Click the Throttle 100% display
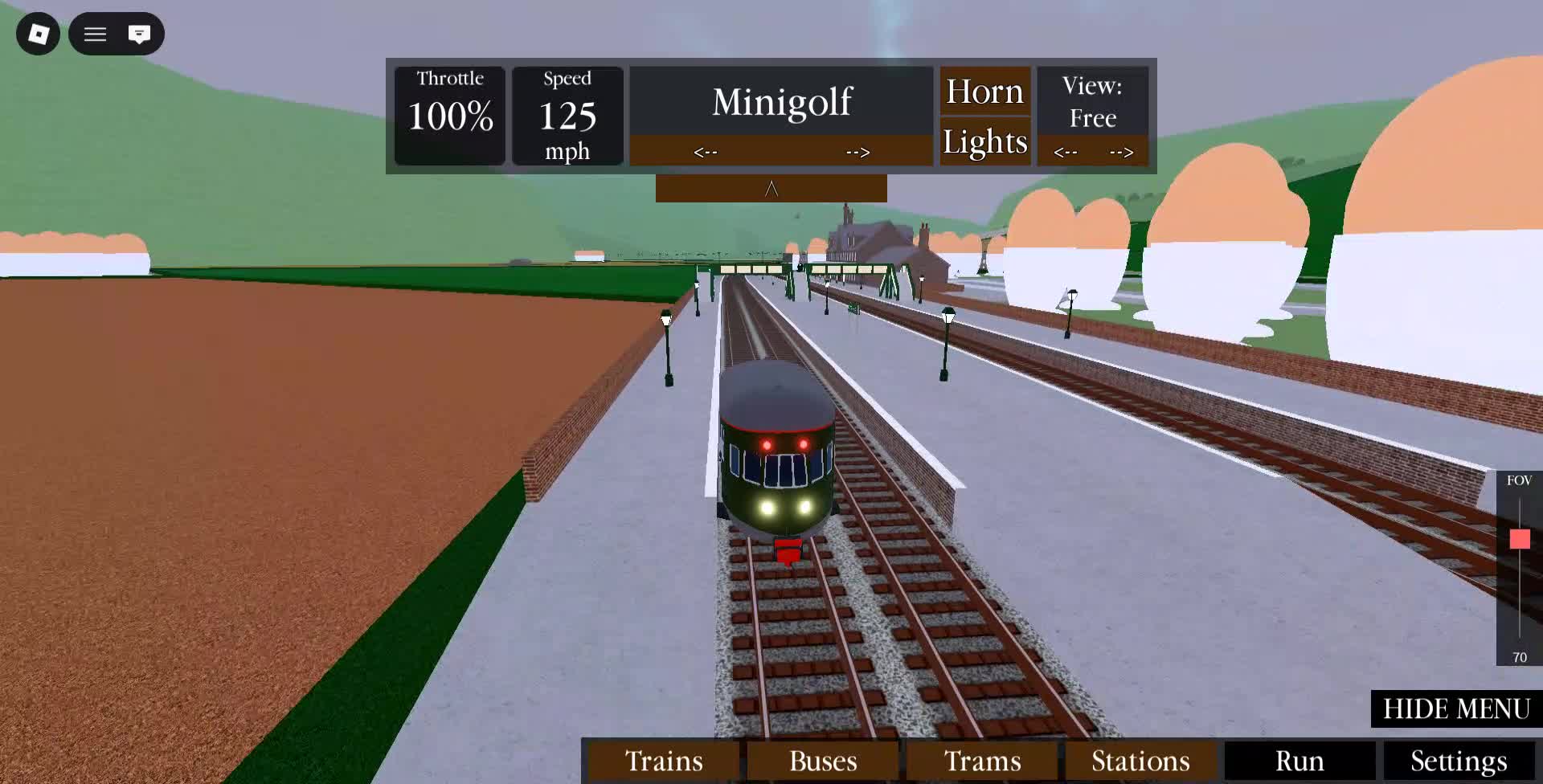This screenshot has width=1543, height=784. (x=449, y=114)
